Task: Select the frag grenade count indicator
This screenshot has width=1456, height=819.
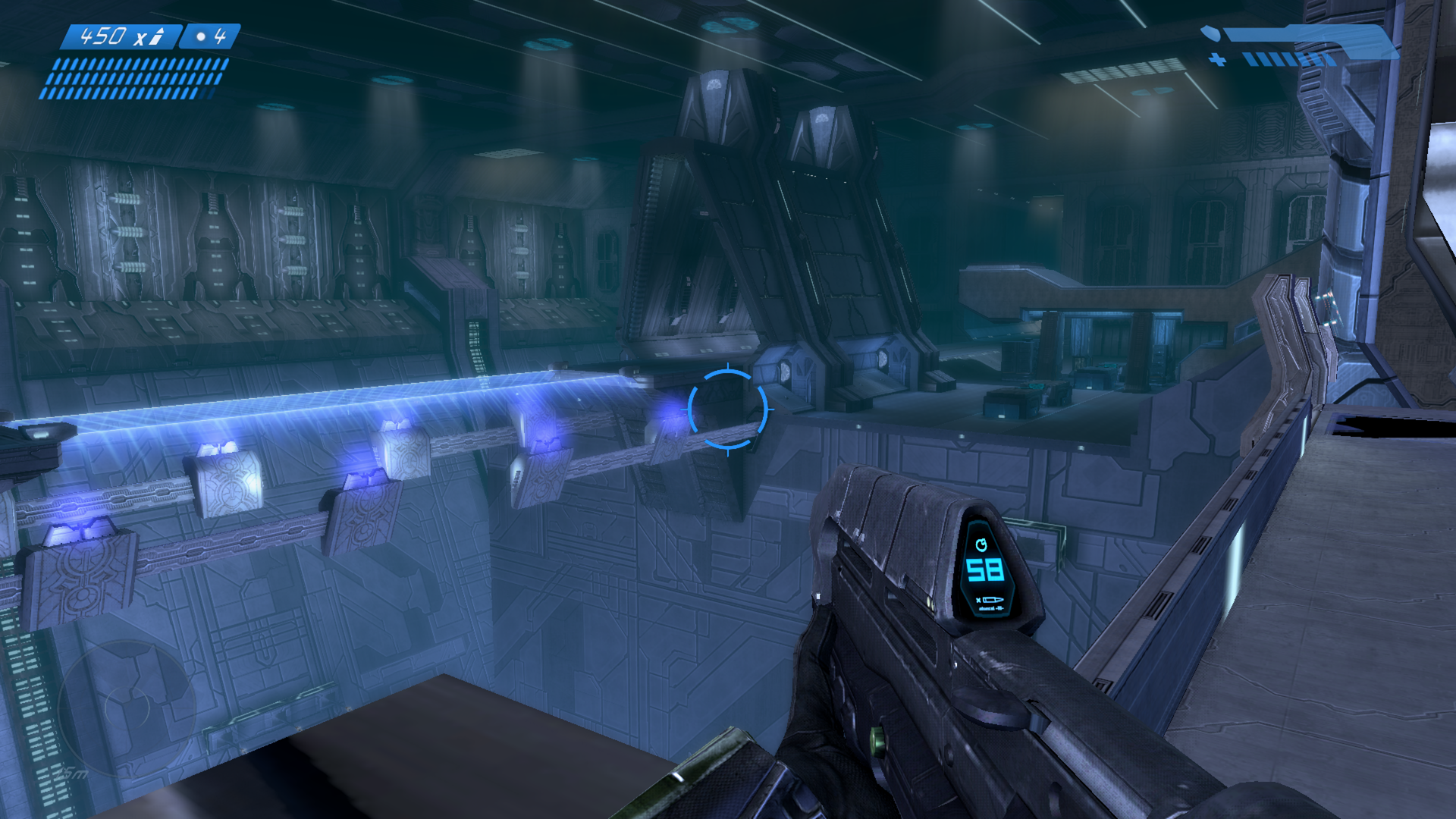Action: pos(210,36)
